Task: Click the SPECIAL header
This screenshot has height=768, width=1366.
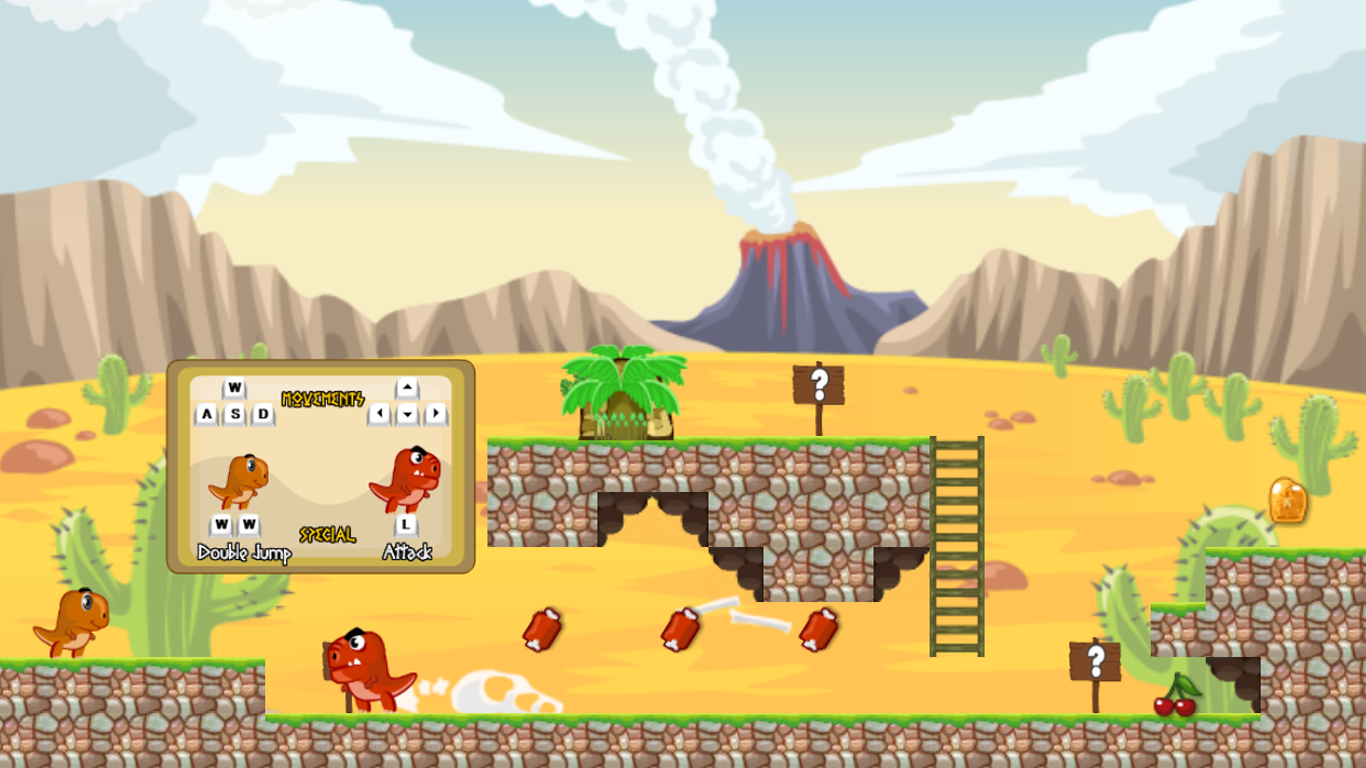Action: point(327,534)
